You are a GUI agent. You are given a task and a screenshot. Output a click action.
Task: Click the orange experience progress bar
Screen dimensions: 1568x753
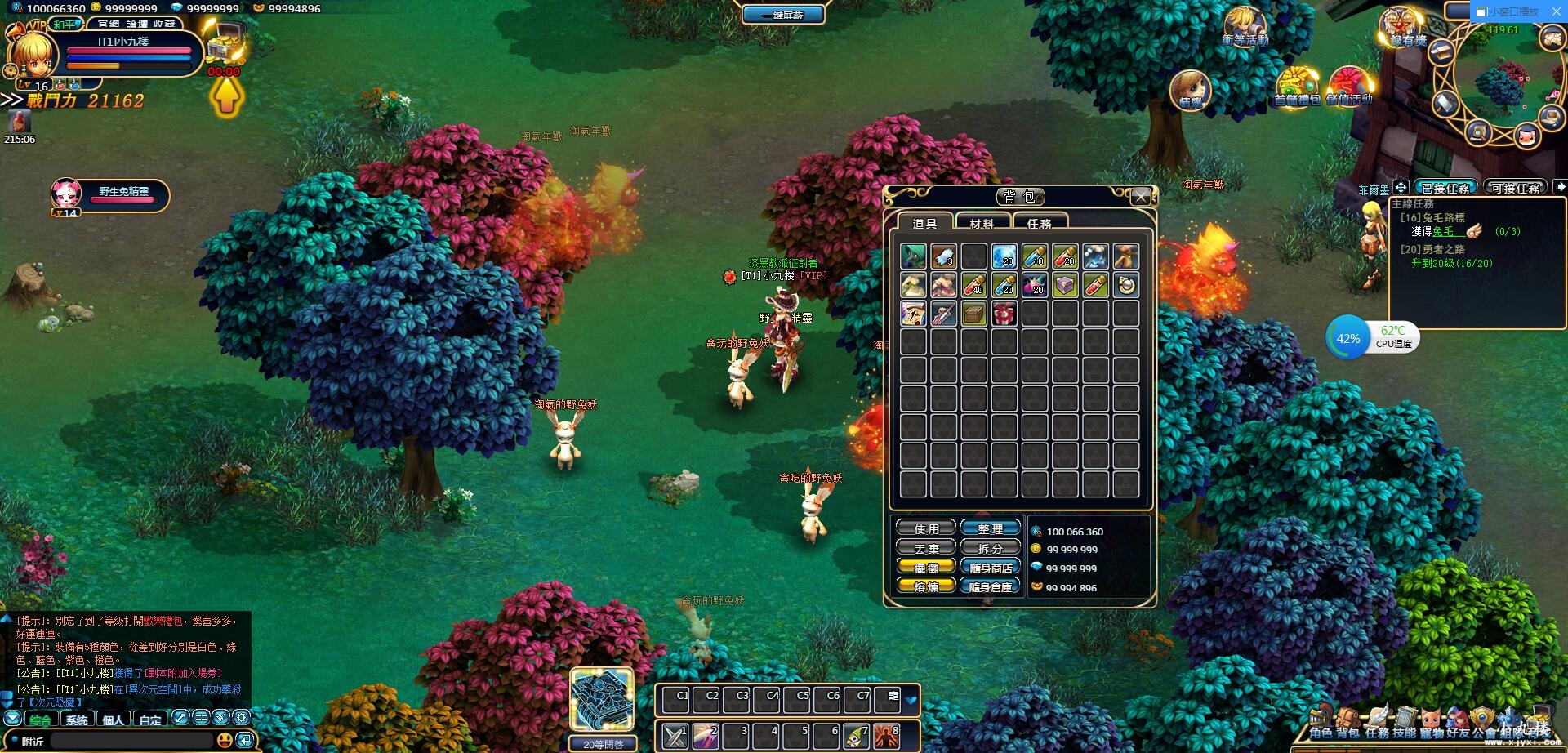pos(92,67)
